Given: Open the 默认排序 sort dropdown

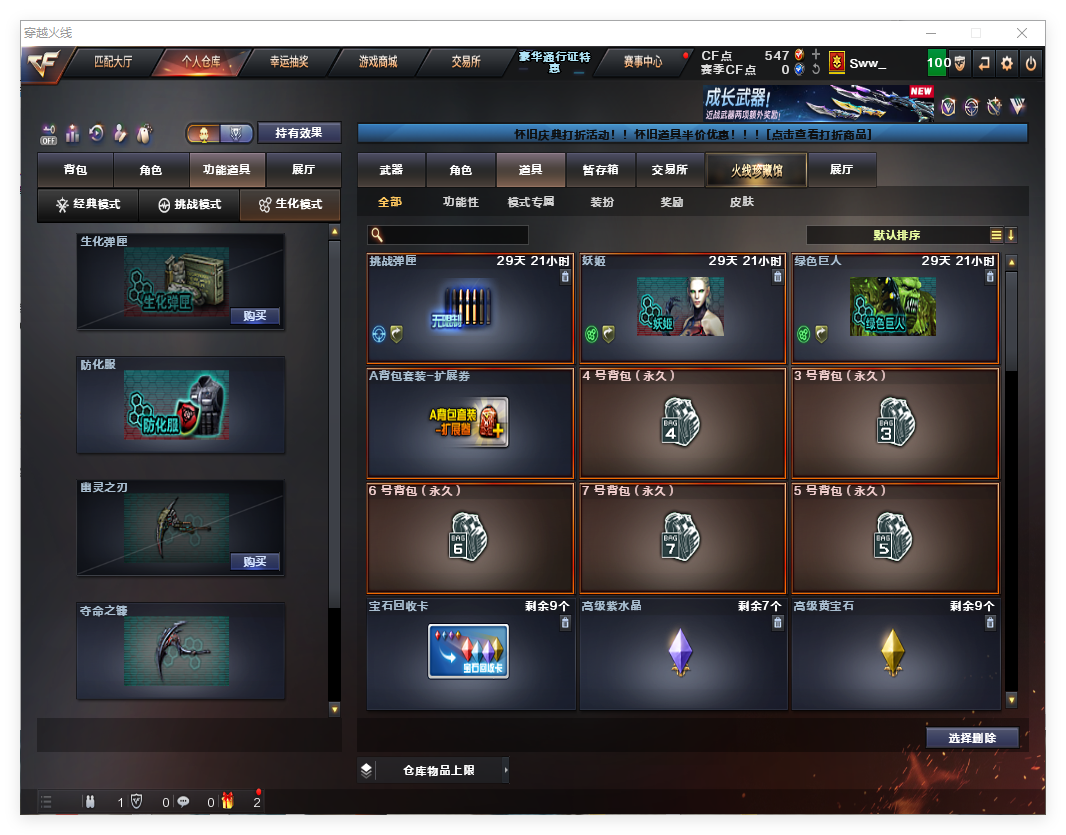Looking at the screenshot, I should [x=897, y=235].
